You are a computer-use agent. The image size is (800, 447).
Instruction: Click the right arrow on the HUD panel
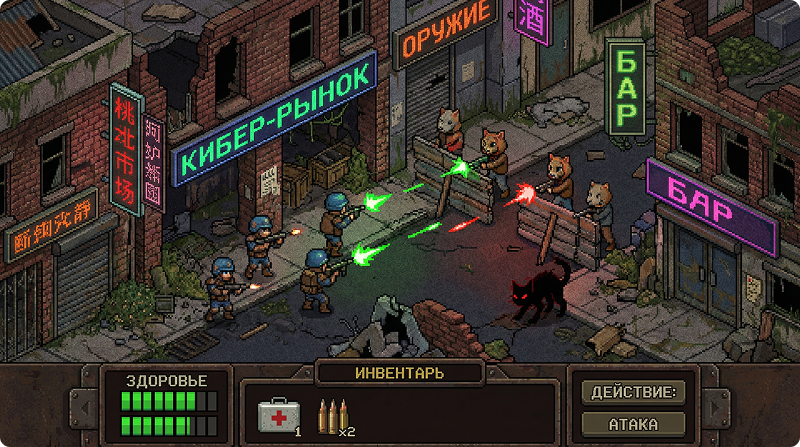click(714, 407)
